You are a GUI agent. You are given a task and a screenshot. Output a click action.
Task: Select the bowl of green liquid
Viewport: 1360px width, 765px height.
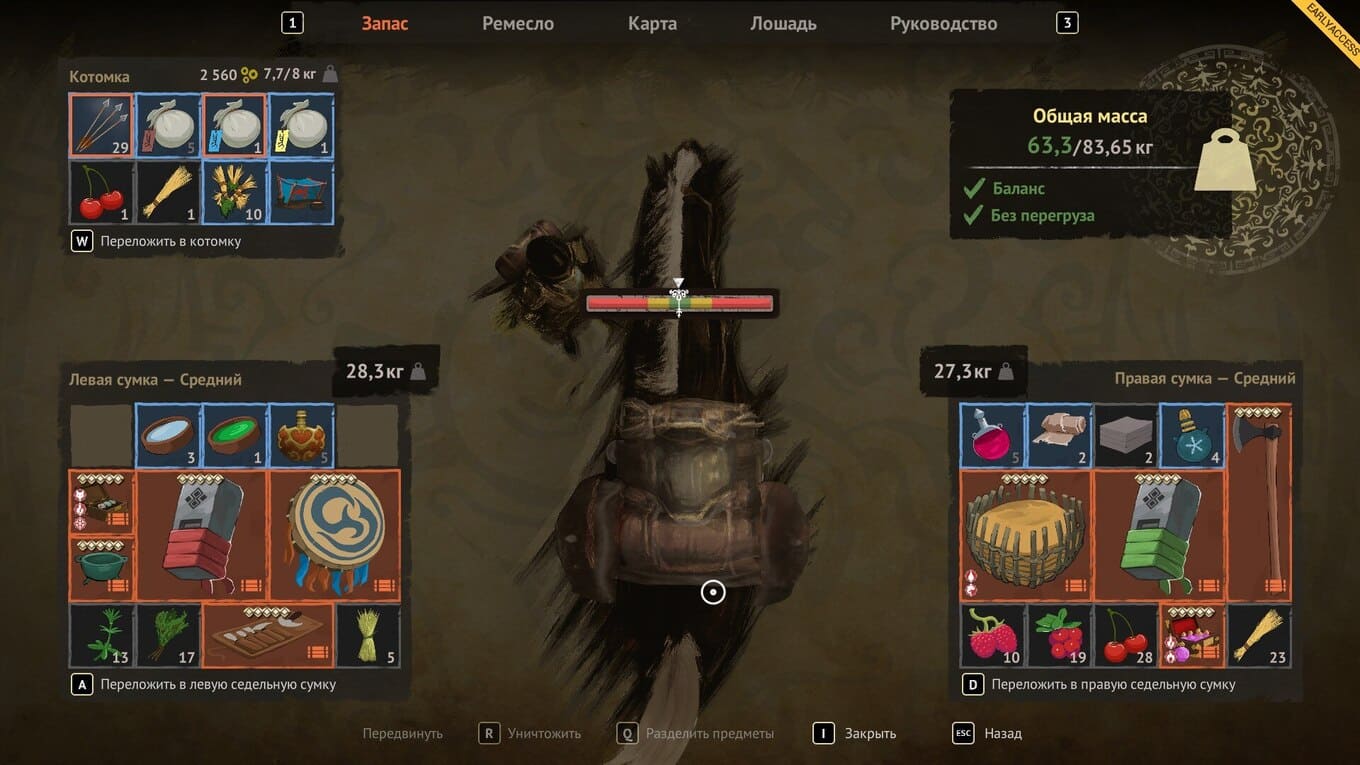click(x=234, y=436)
